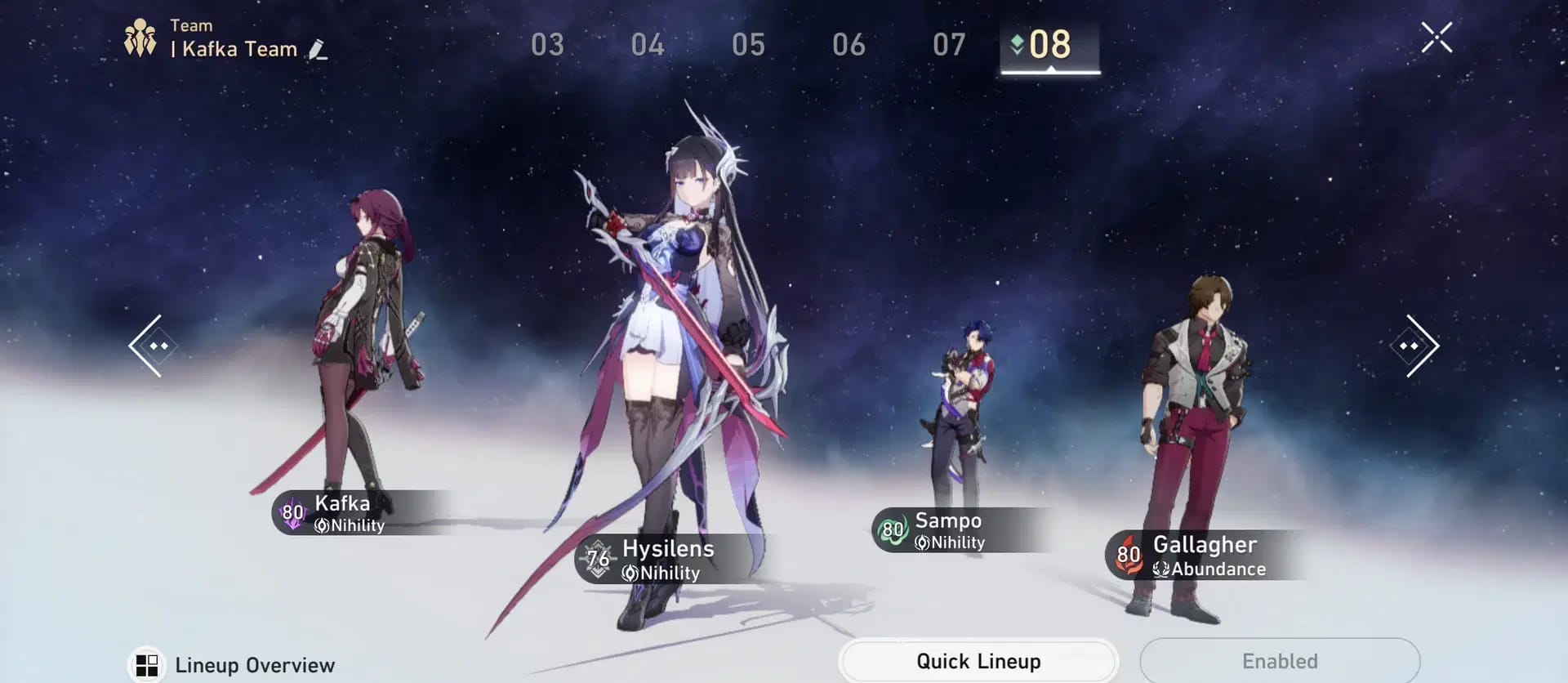
Task: Select team slot 05
Action: tap(750, 46)
